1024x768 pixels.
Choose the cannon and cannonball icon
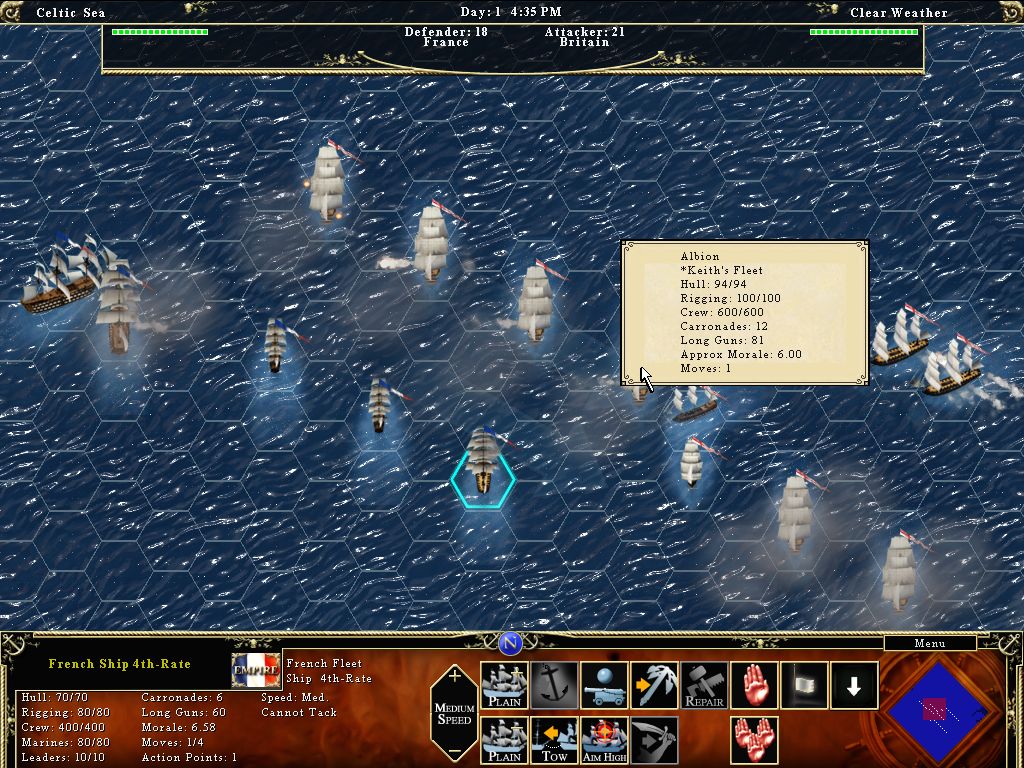click(x=605, y=686)
